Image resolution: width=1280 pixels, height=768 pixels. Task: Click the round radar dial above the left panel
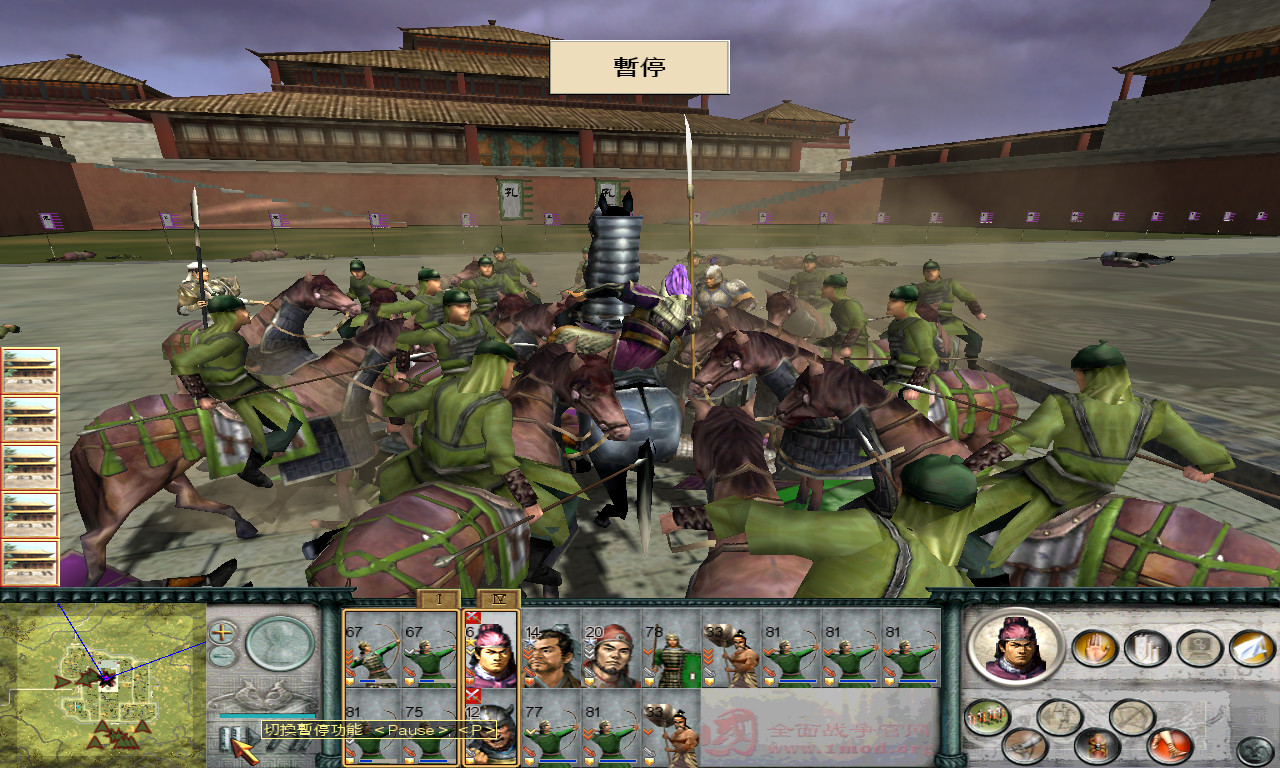pos(280,646)
